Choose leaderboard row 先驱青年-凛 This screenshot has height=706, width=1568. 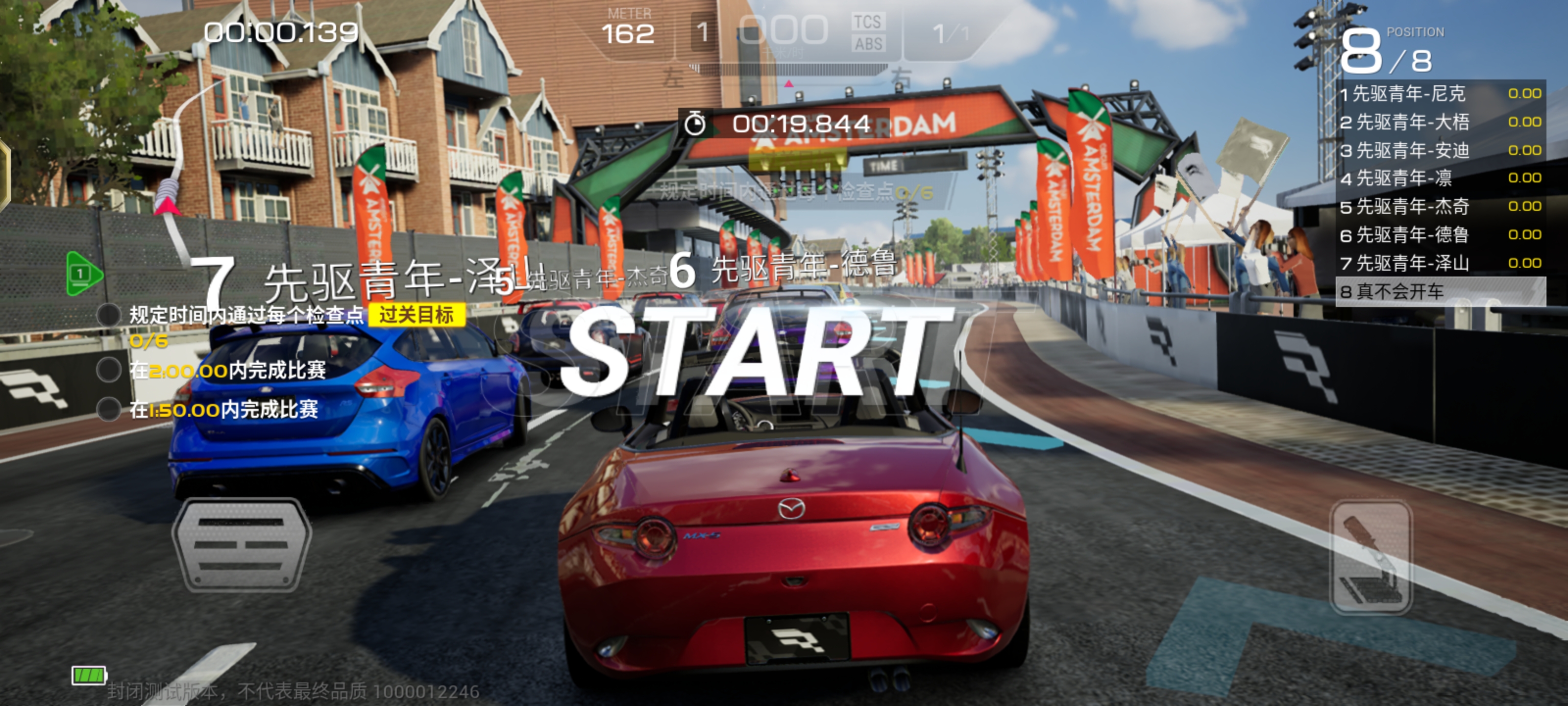(1440, 178)
